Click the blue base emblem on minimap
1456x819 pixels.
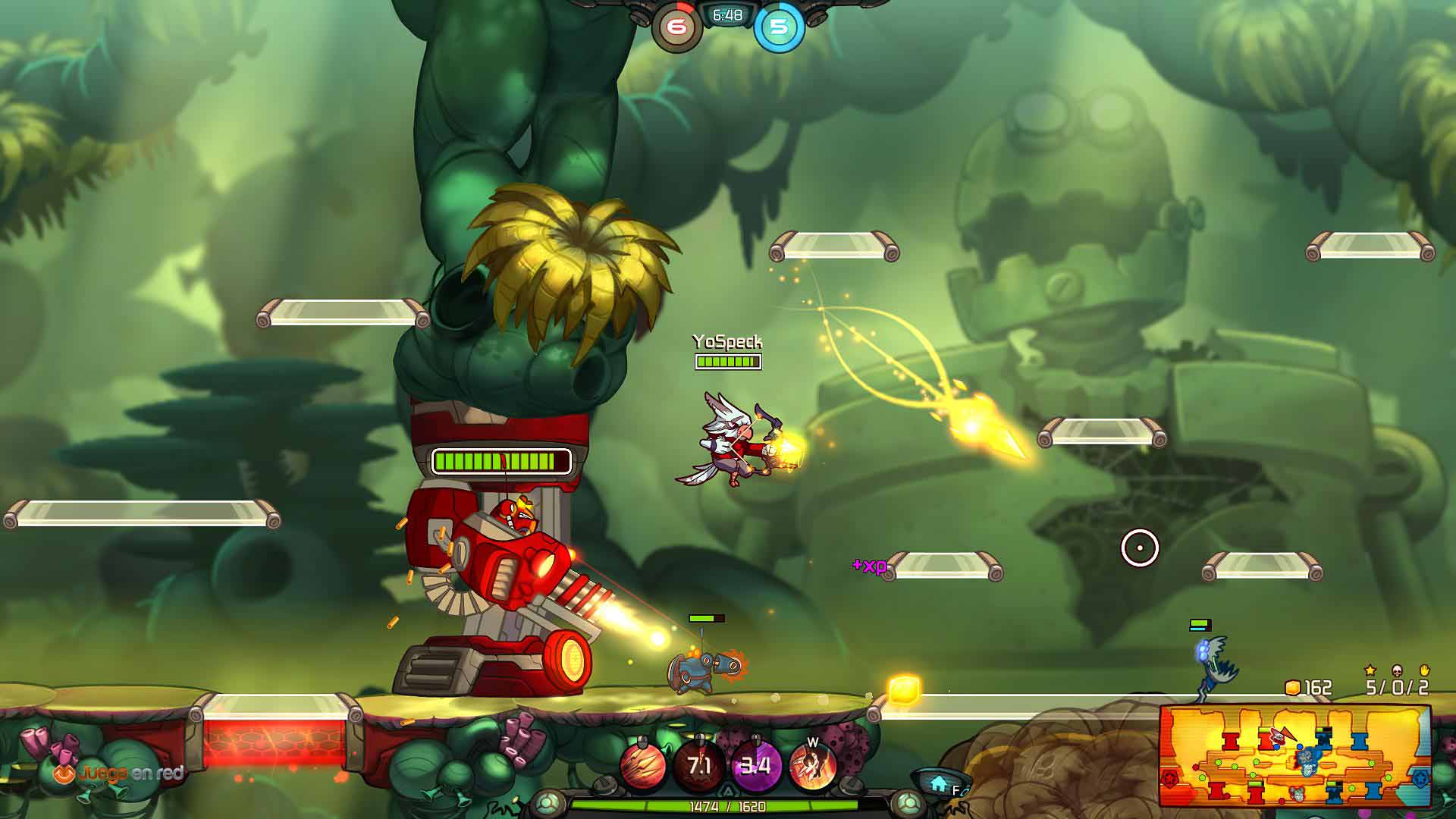click(x=1420, y=779)
